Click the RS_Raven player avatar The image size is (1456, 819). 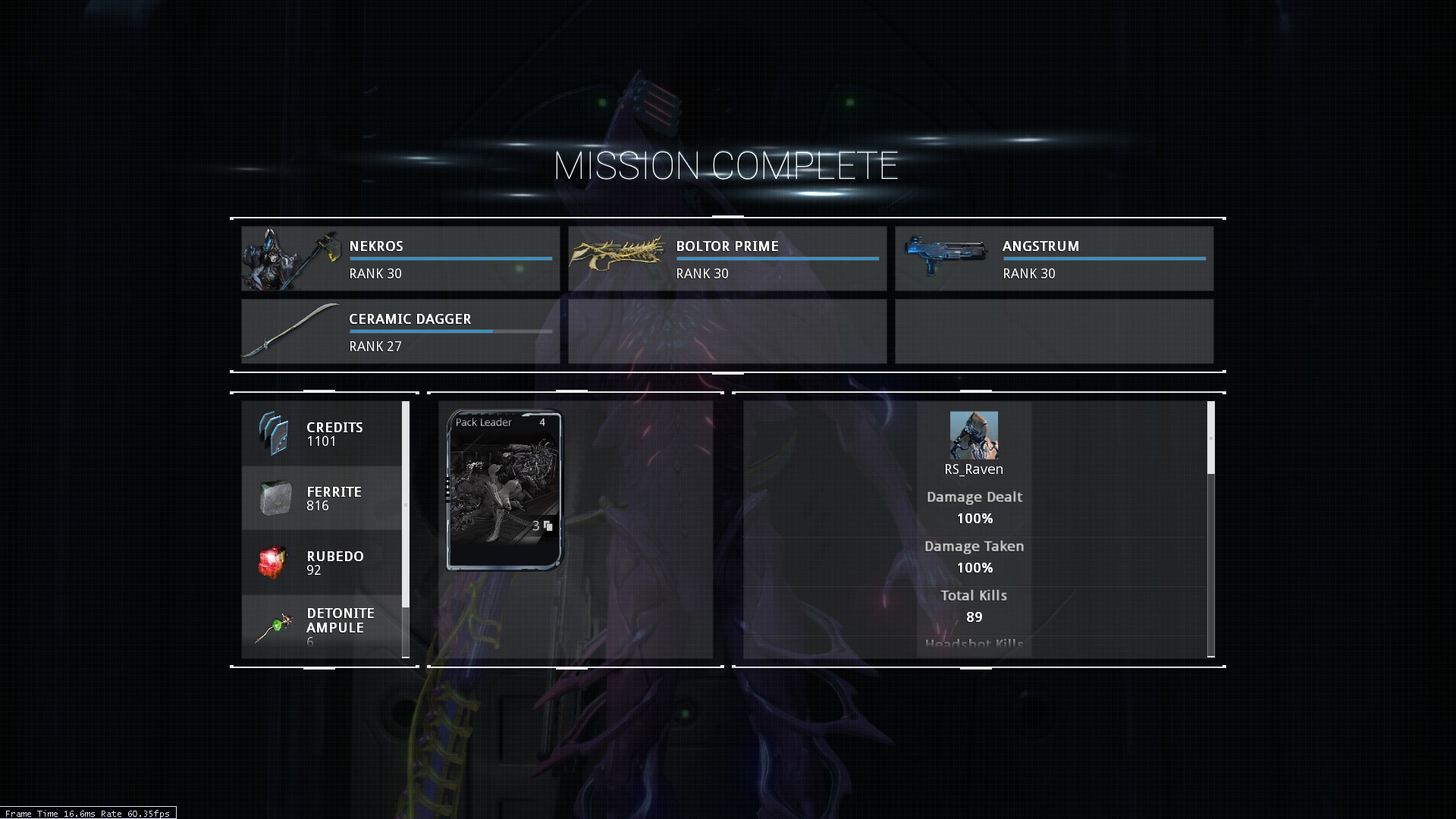point(974,435)
